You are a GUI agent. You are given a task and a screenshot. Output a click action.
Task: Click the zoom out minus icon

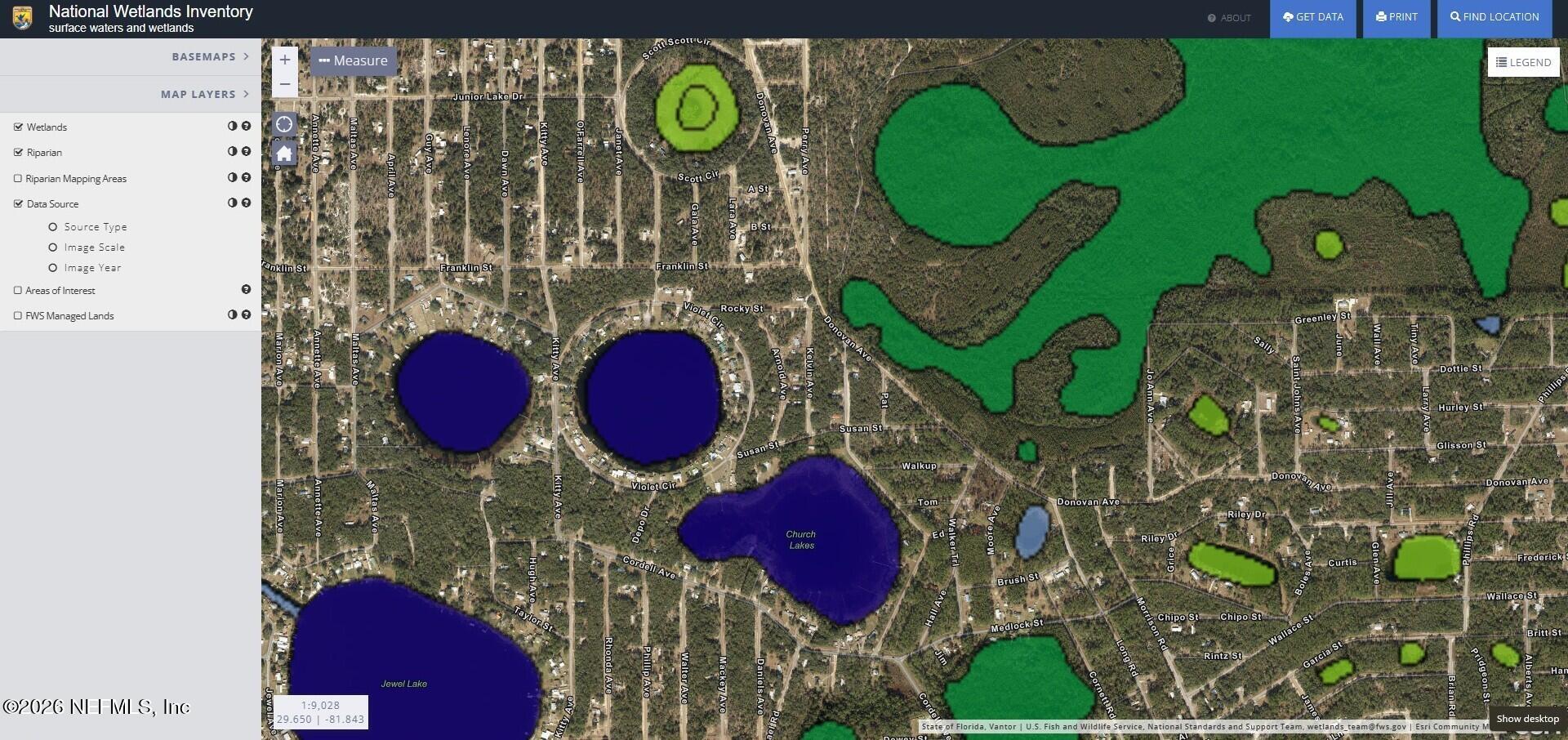(284, 84)
